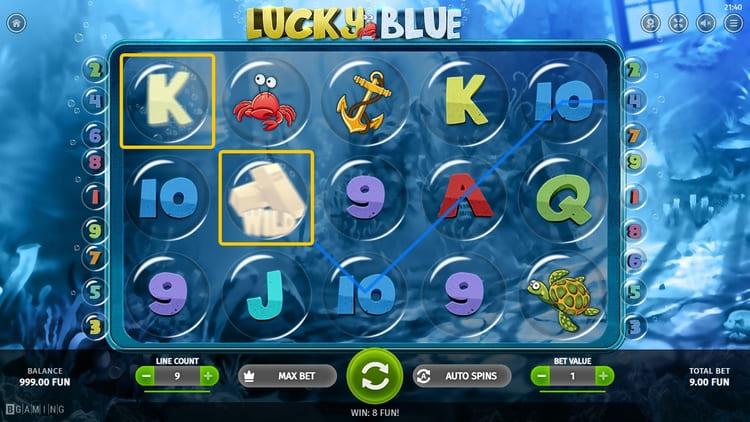Screen dimensions: 750x422
Task: Open the hamburger menu
Action: [733, 23]
